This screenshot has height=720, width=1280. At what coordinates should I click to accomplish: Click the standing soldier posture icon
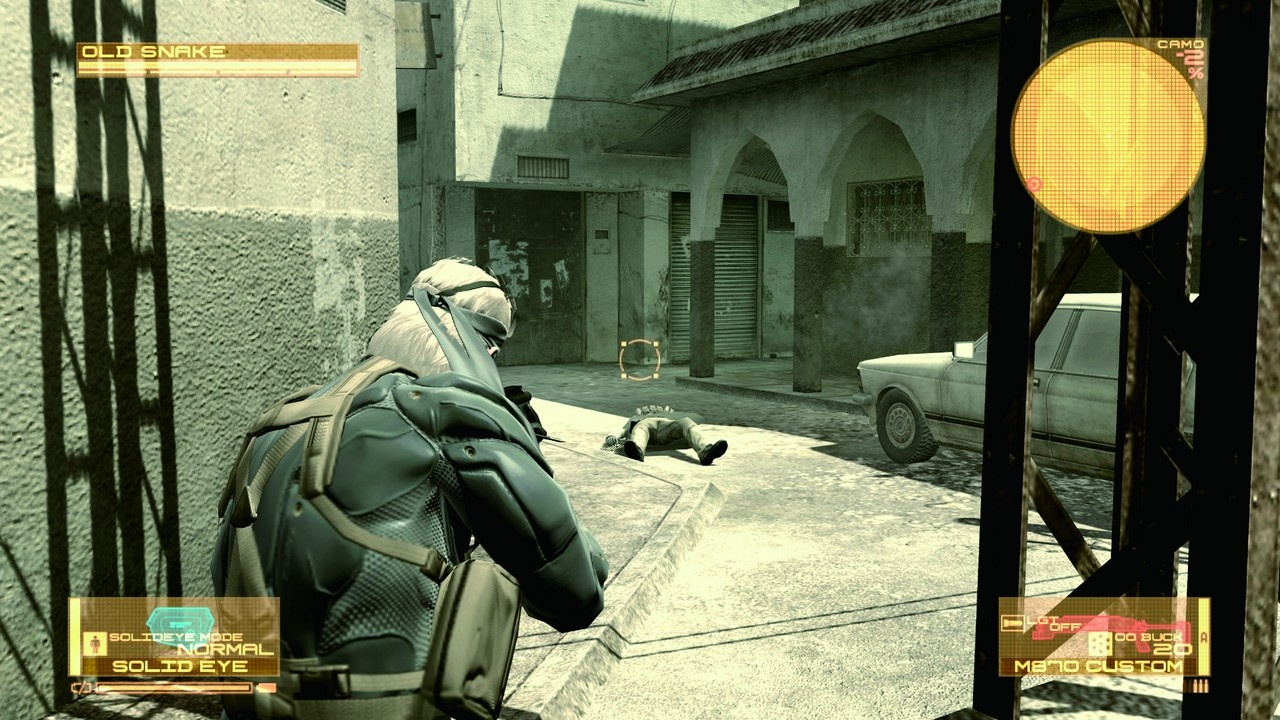pyautogui.click(x=94, y=643)
